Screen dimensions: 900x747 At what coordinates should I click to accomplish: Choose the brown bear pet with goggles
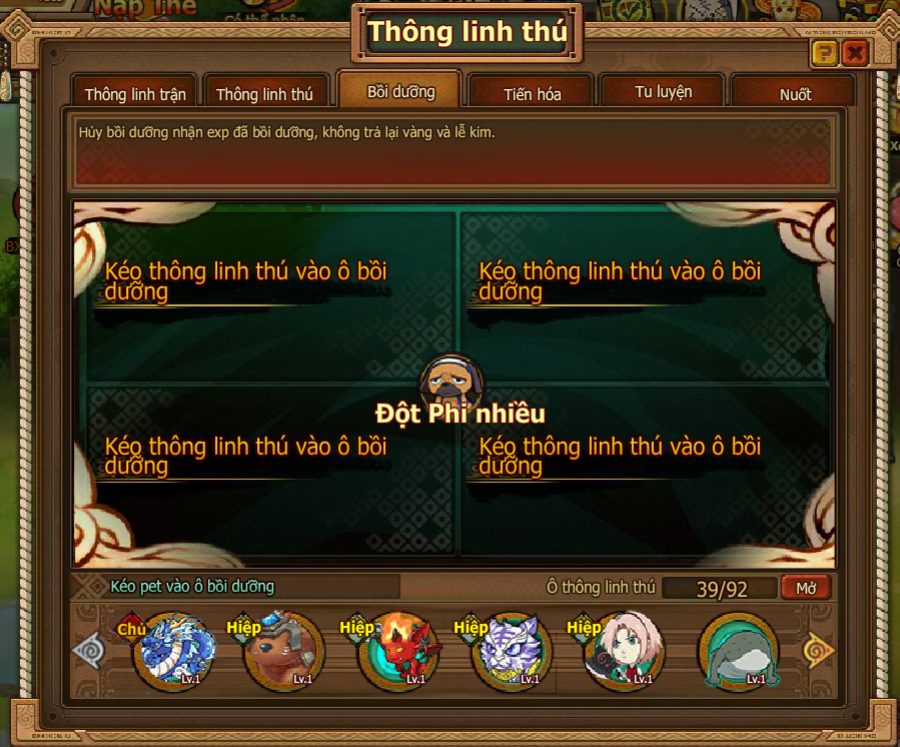pos(284,652)
